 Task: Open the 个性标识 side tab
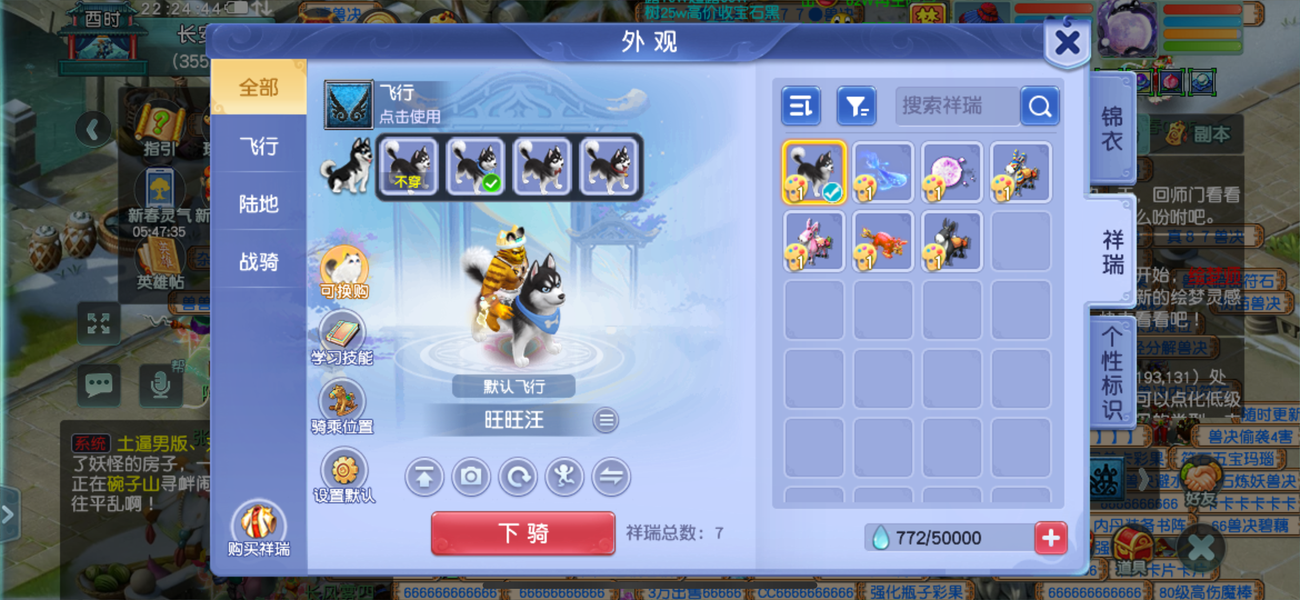(1112, 371)
